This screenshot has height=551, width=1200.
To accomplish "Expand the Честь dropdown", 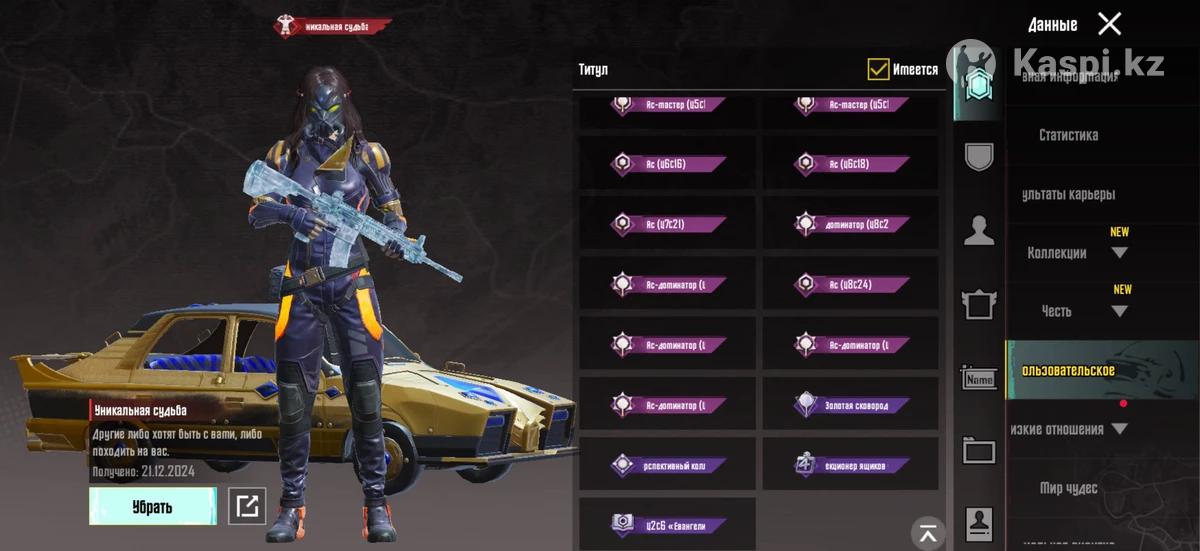I will 1119,311.
